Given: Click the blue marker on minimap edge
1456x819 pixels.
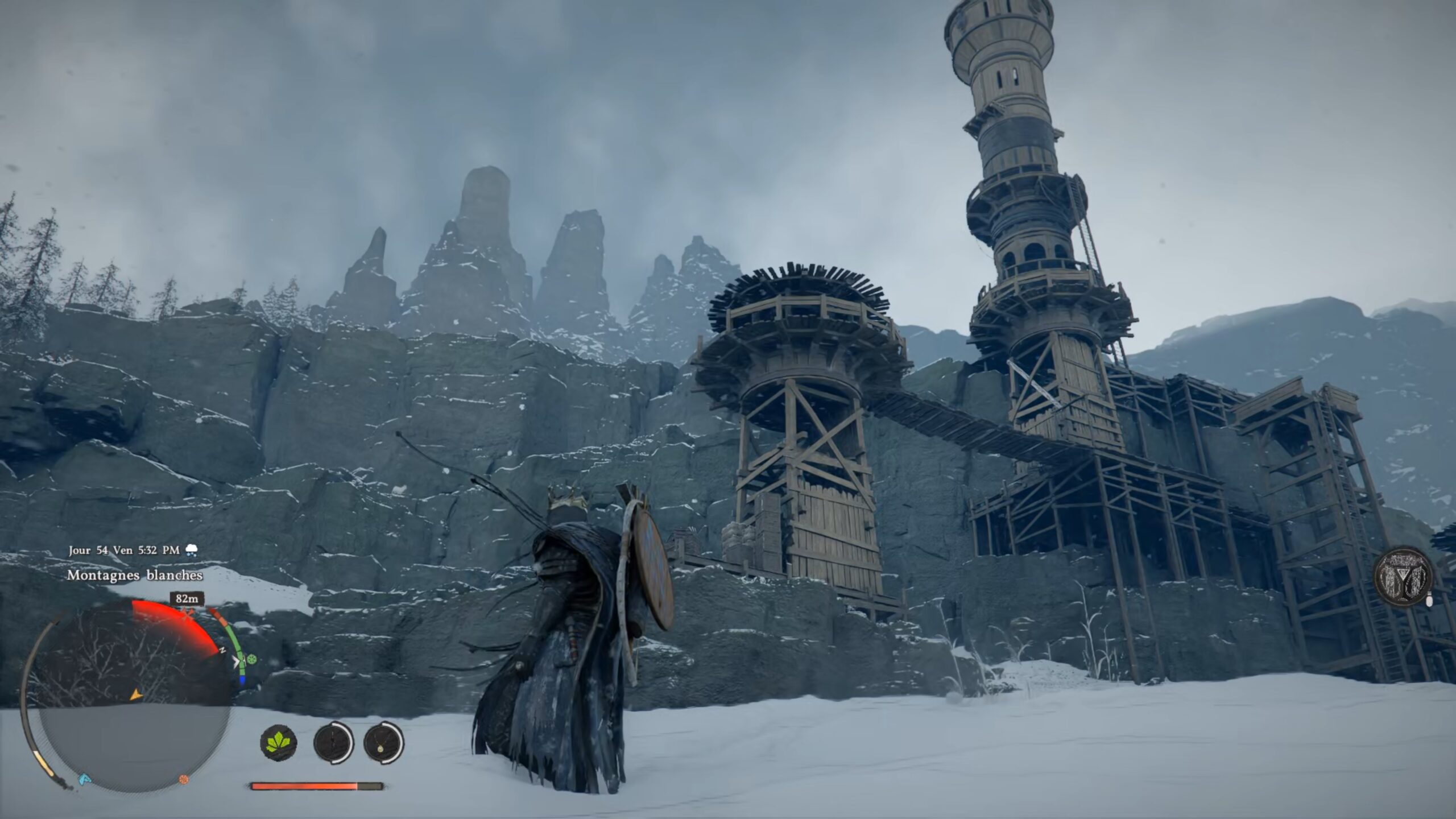Looking at the screenshot, I should tap(84, 777).
